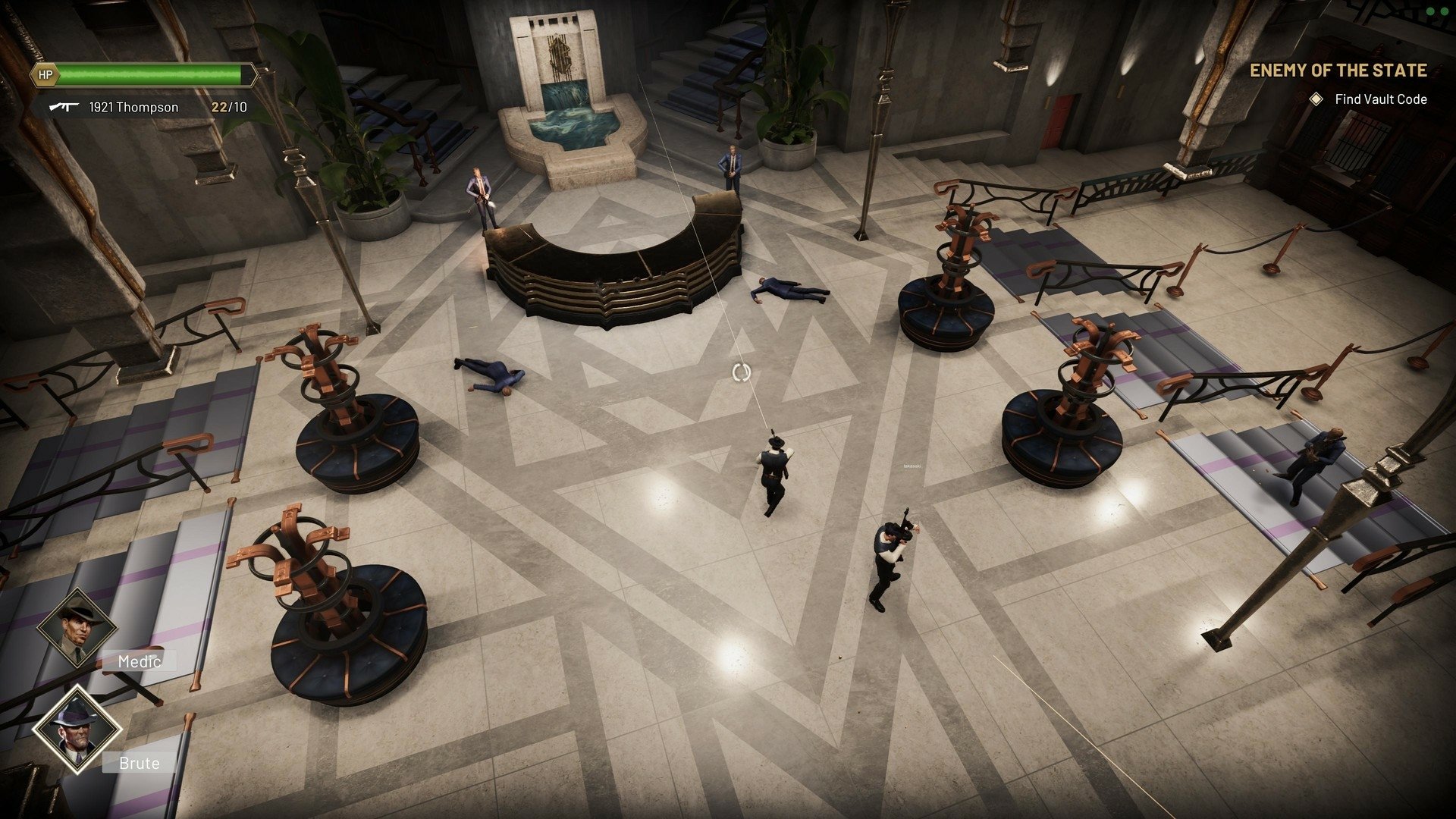Mark the Find Vault Code diamond objective marker
The height and width of the screenshot is (819, 1456).
click(1315, 99)
